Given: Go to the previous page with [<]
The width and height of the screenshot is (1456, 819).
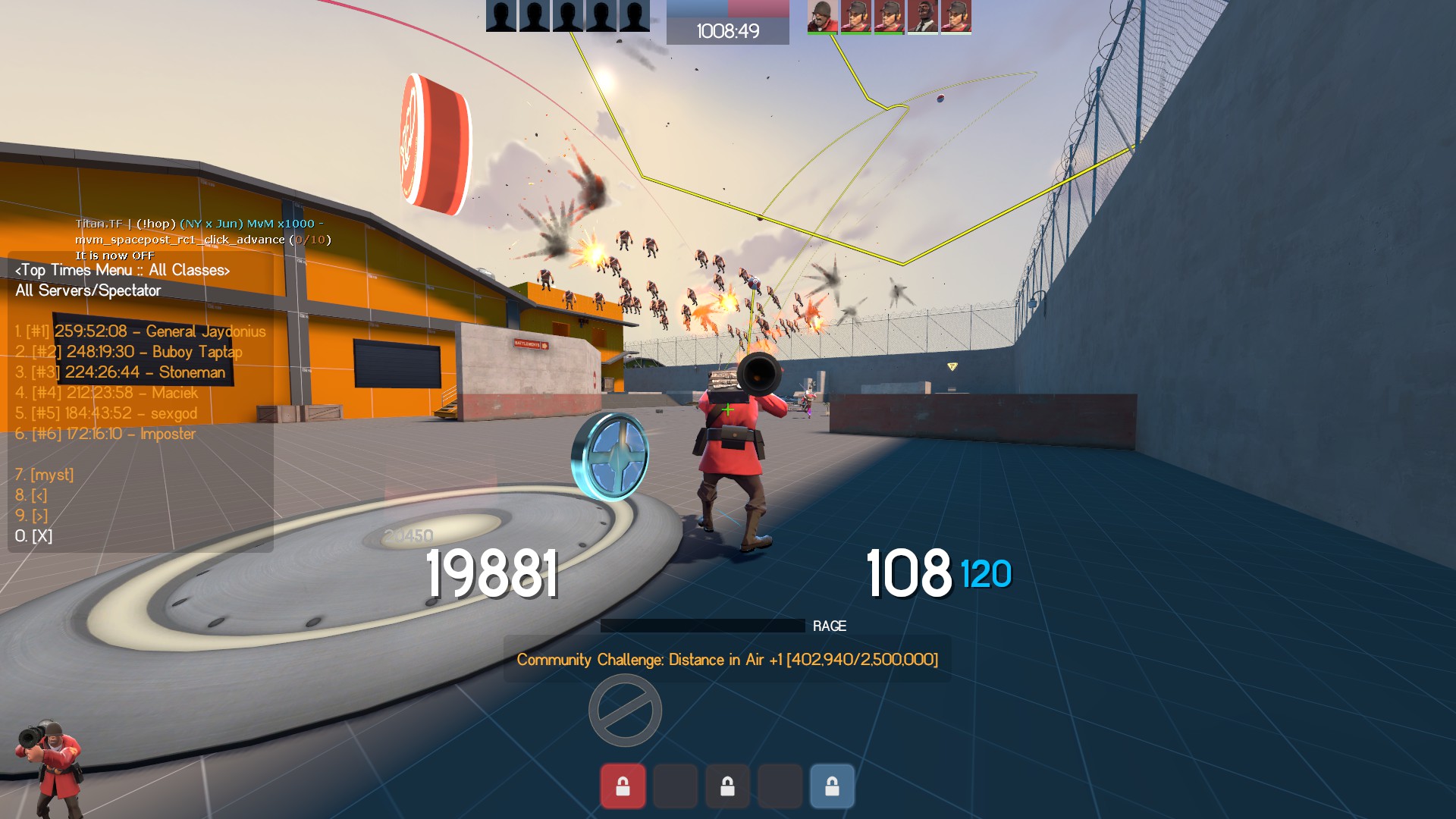Looking at the screenshot, I should click(31, 495).
